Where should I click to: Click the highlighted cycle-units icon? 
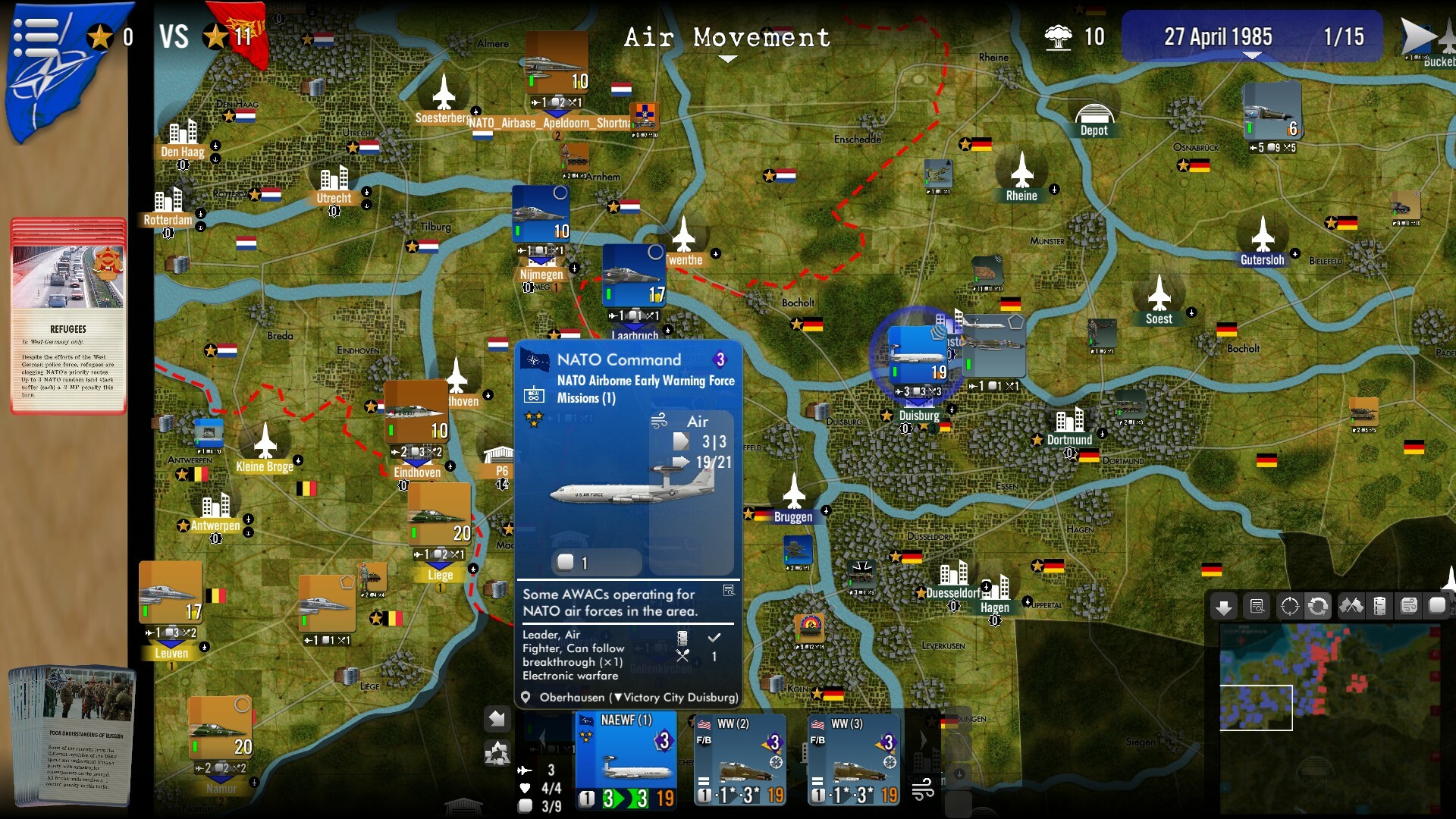tap(1319, 606)
